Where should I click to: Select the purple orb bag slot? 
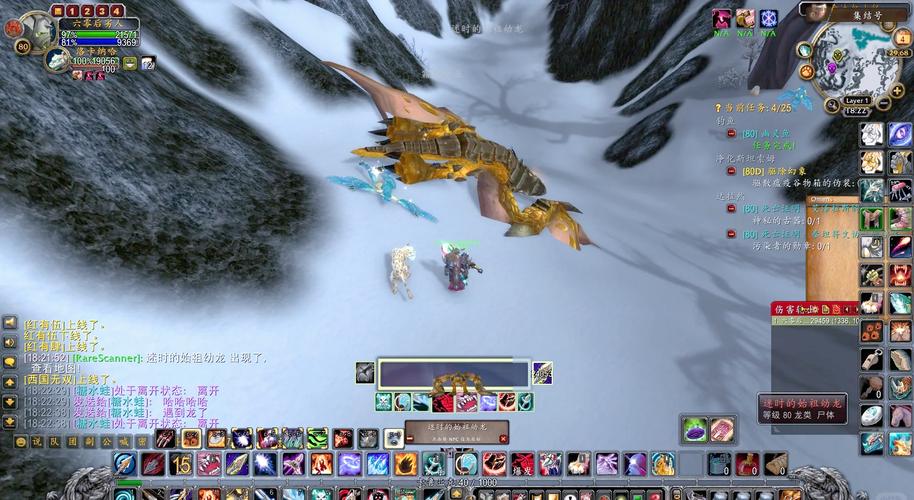pos(696,429)
